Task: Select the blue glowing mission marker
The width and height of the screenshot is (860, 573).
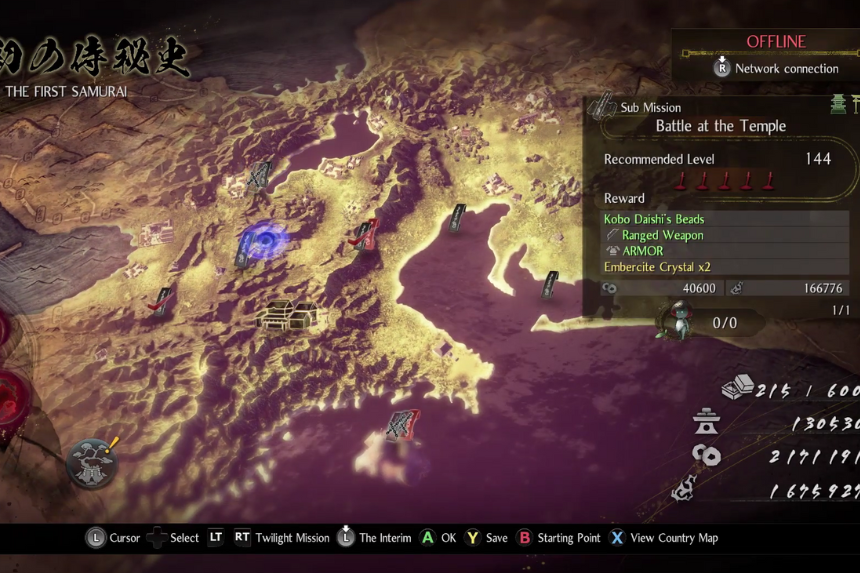Action: (x=263, y=240)
